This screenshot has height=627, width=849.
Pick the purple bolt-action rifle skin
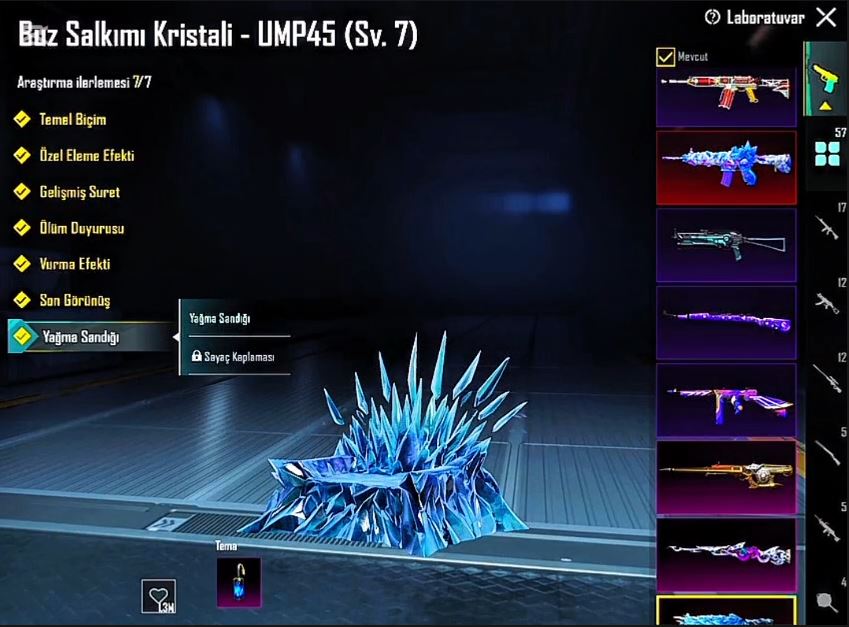coord(725,322)
